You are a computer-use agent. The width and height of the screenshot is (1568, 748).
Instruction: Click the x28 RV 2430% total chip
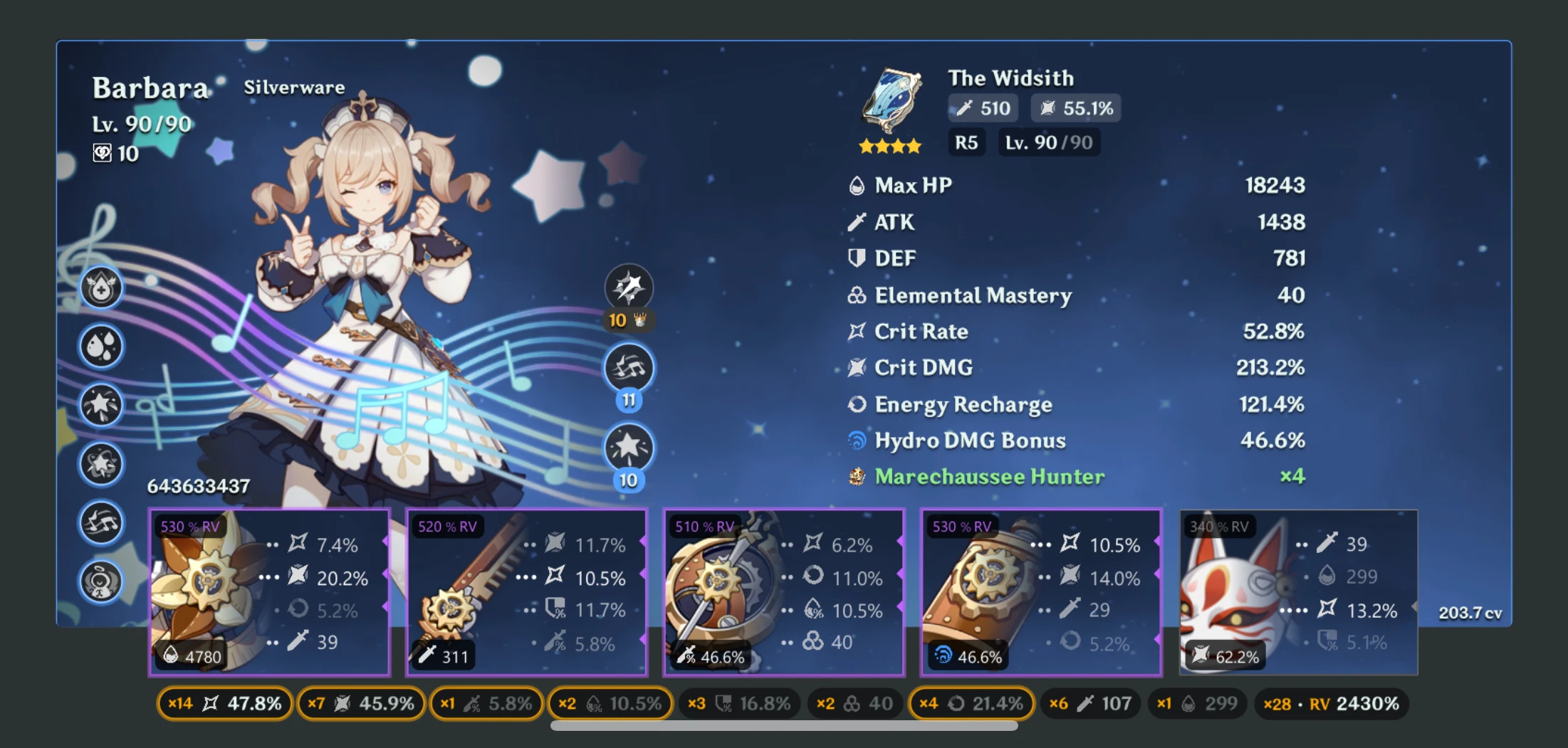tap(1331, 704)
